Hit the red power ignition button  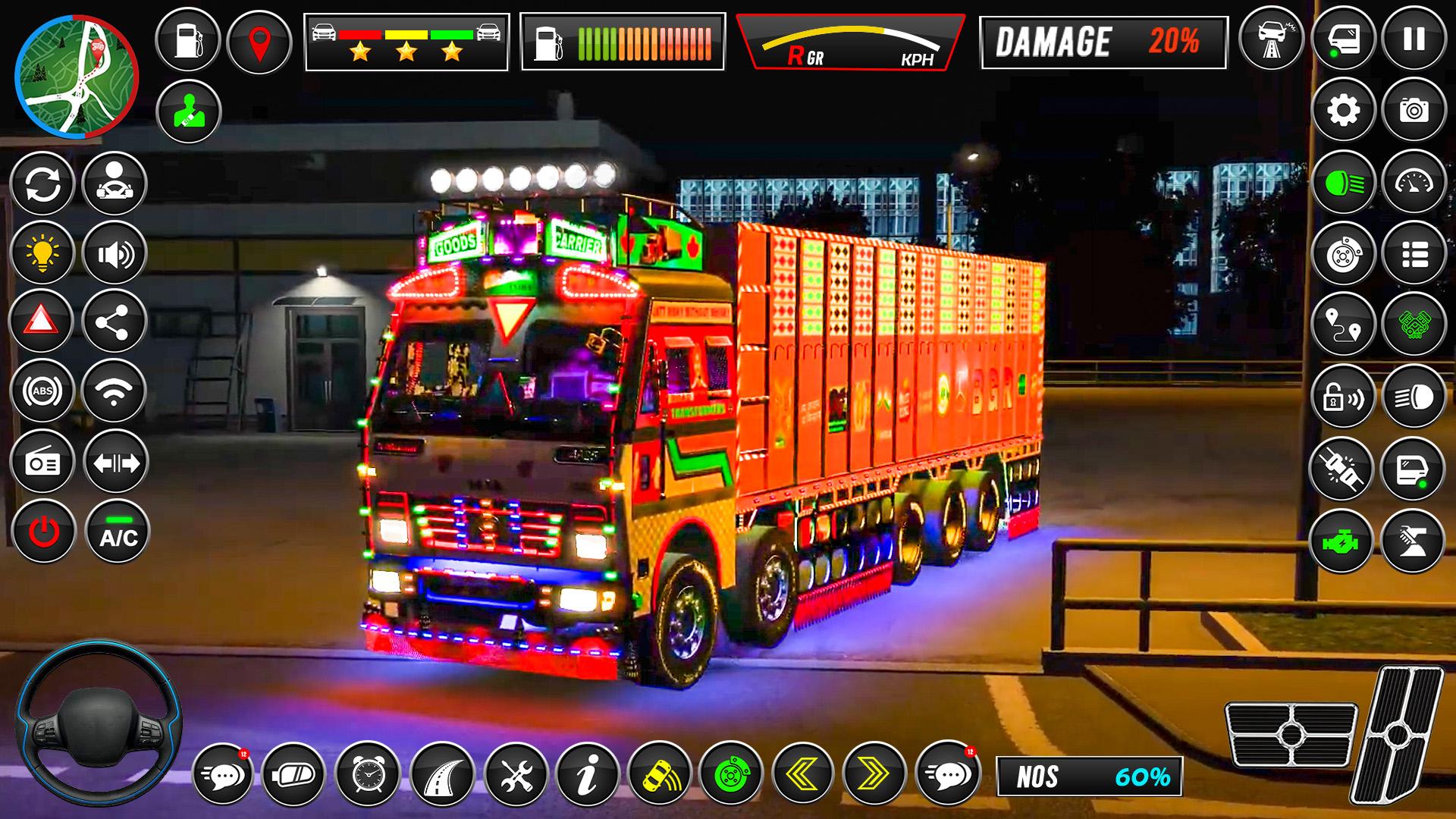coord(43,532)
